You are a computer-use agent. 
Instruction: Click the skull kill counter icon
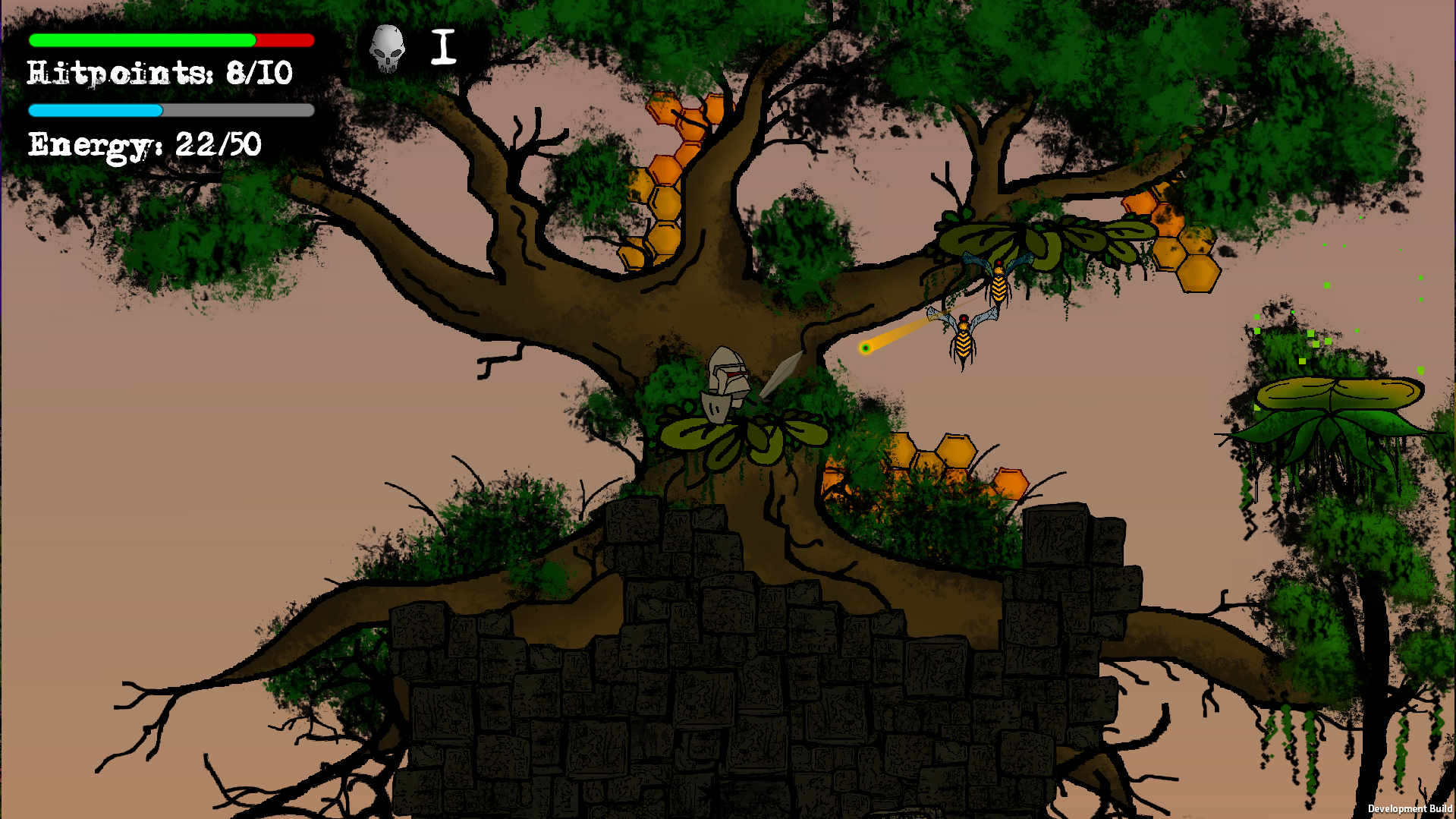387,49
